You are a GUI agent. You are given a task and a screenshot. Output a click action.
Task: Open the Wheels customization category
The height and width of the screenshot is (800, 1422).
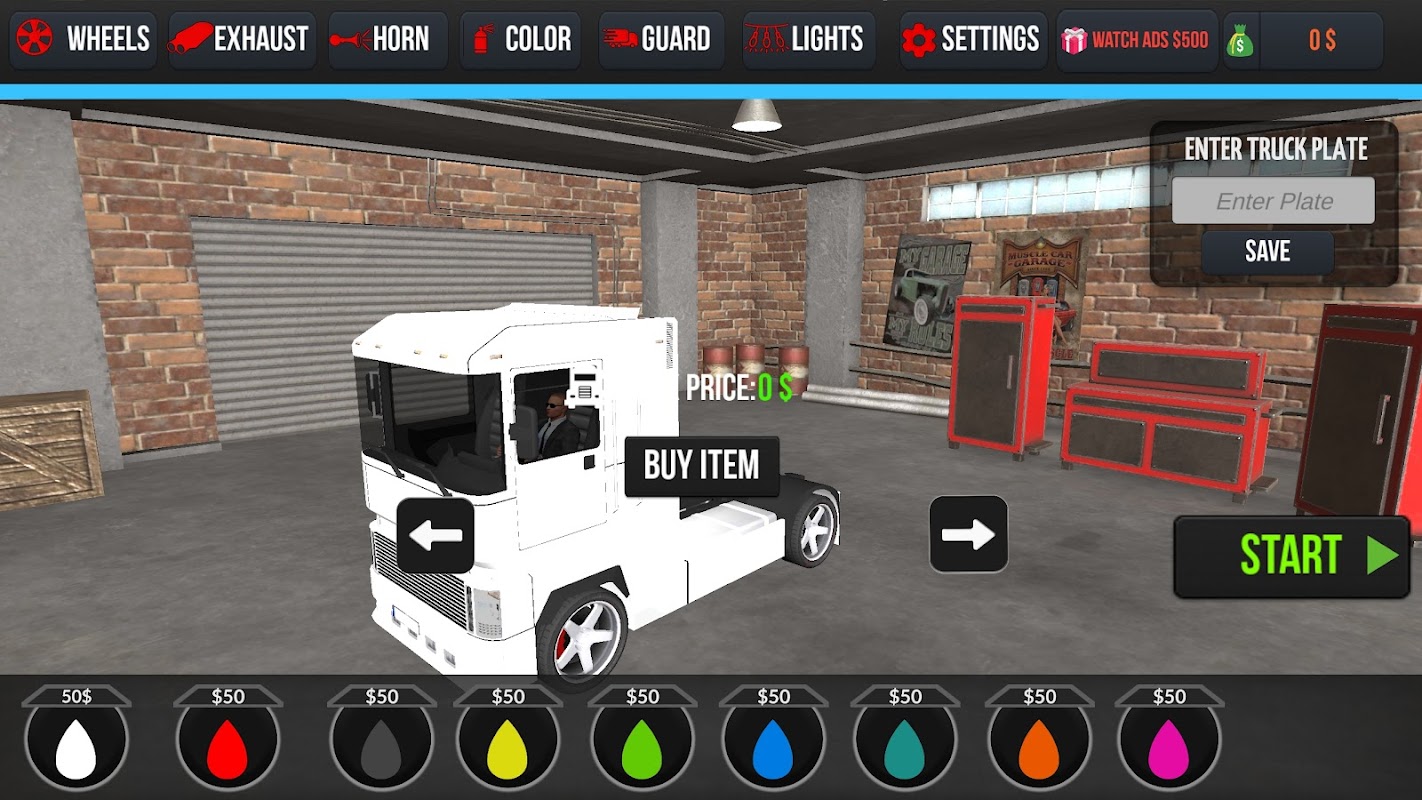[x=83, y=40]
